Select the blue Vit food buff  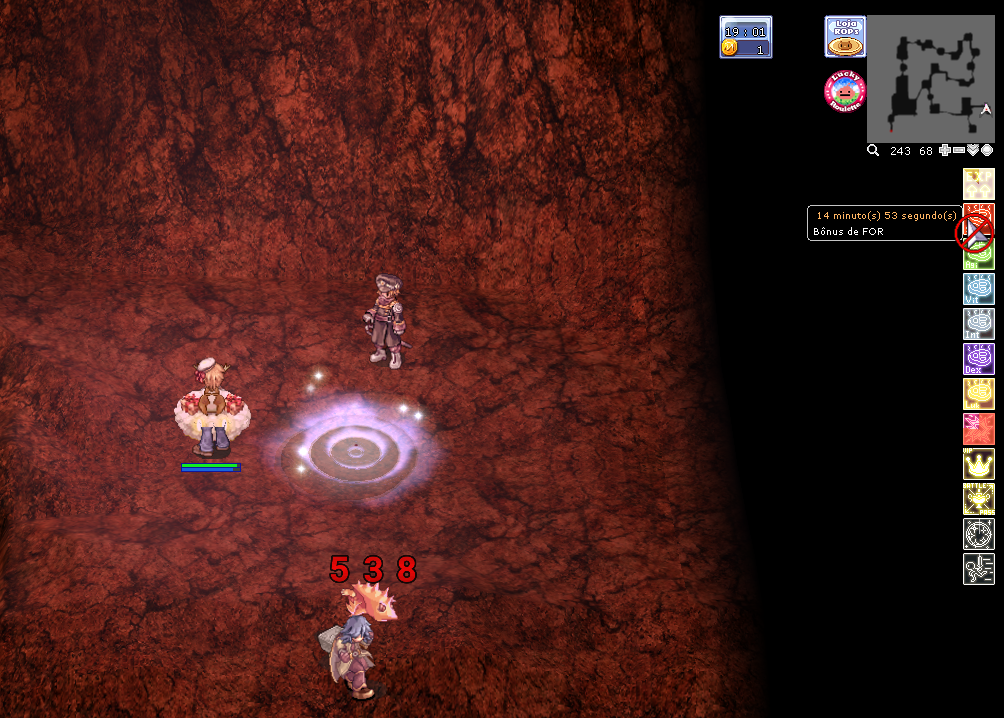click(979, 289)
